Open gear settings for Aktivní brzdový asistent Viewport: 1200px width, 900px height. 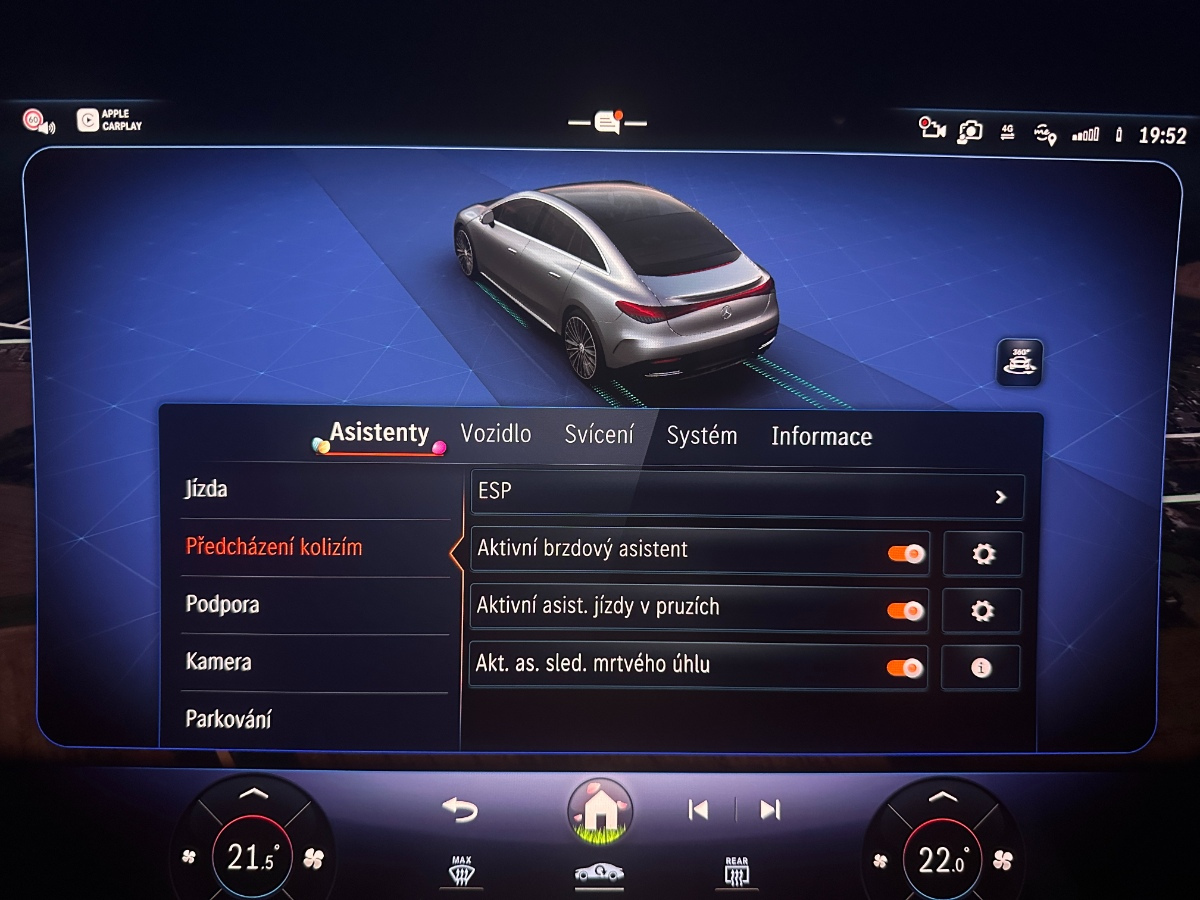[982, 554]
